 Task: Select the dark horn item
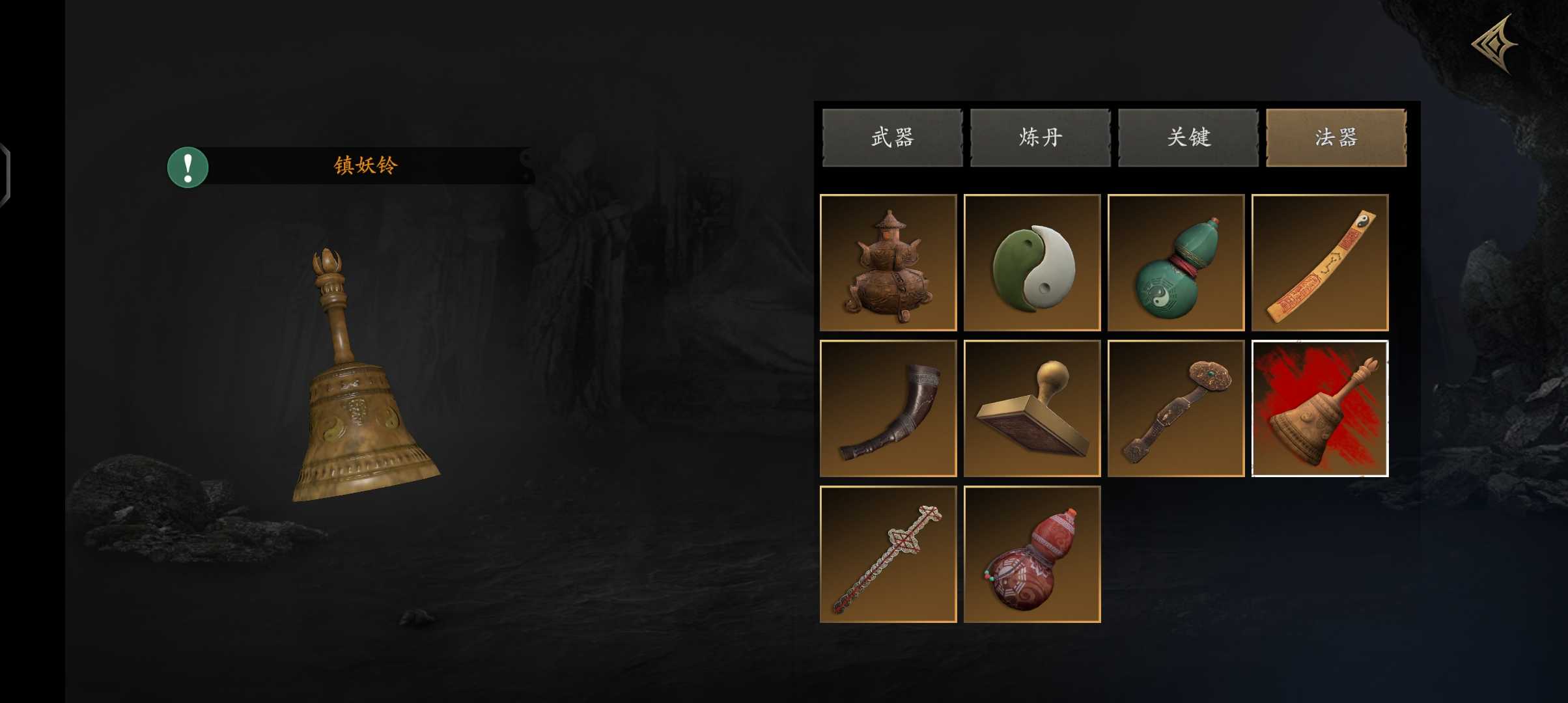[888, 408]
